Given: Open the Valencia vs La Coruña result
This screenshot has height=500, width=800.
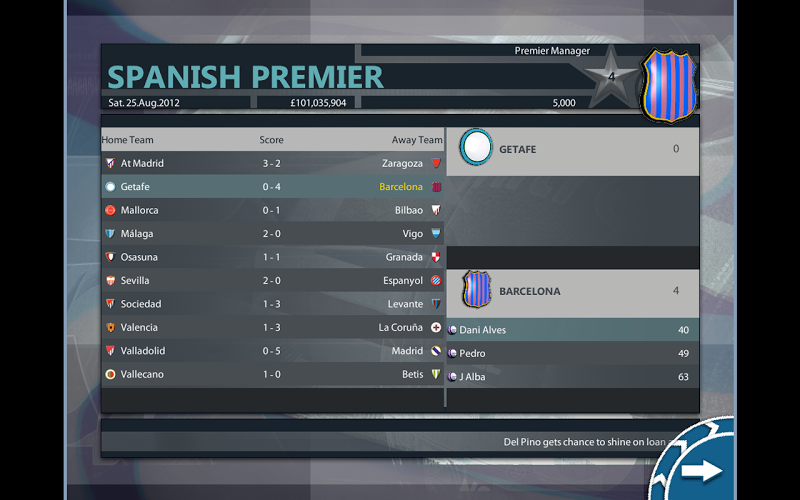Looking at the screenshot, I should tap(273, 327).
